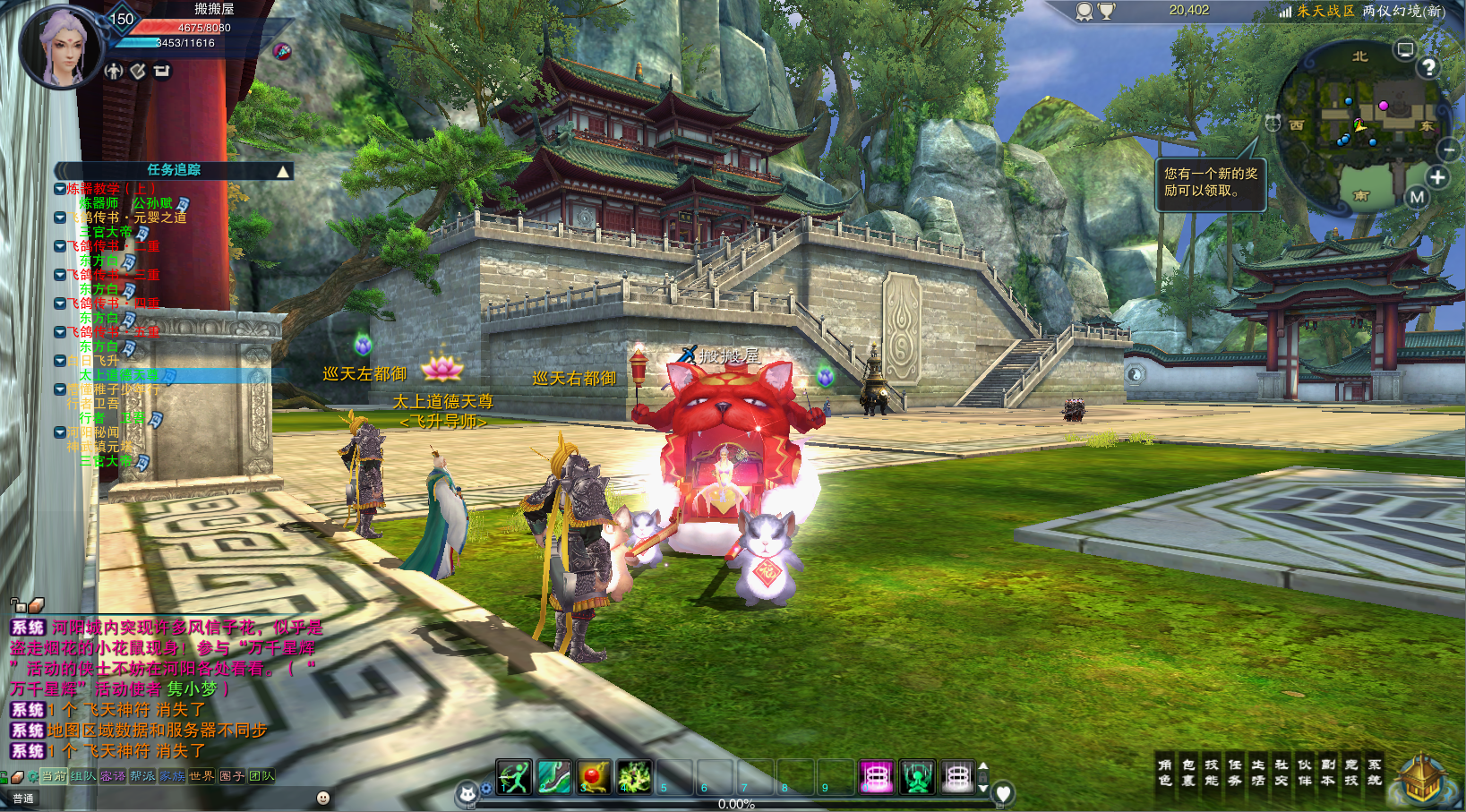This screenshot has height=812, width=1466.
Task: Activate the magenta cage skill icon
Action: point(877,777)
